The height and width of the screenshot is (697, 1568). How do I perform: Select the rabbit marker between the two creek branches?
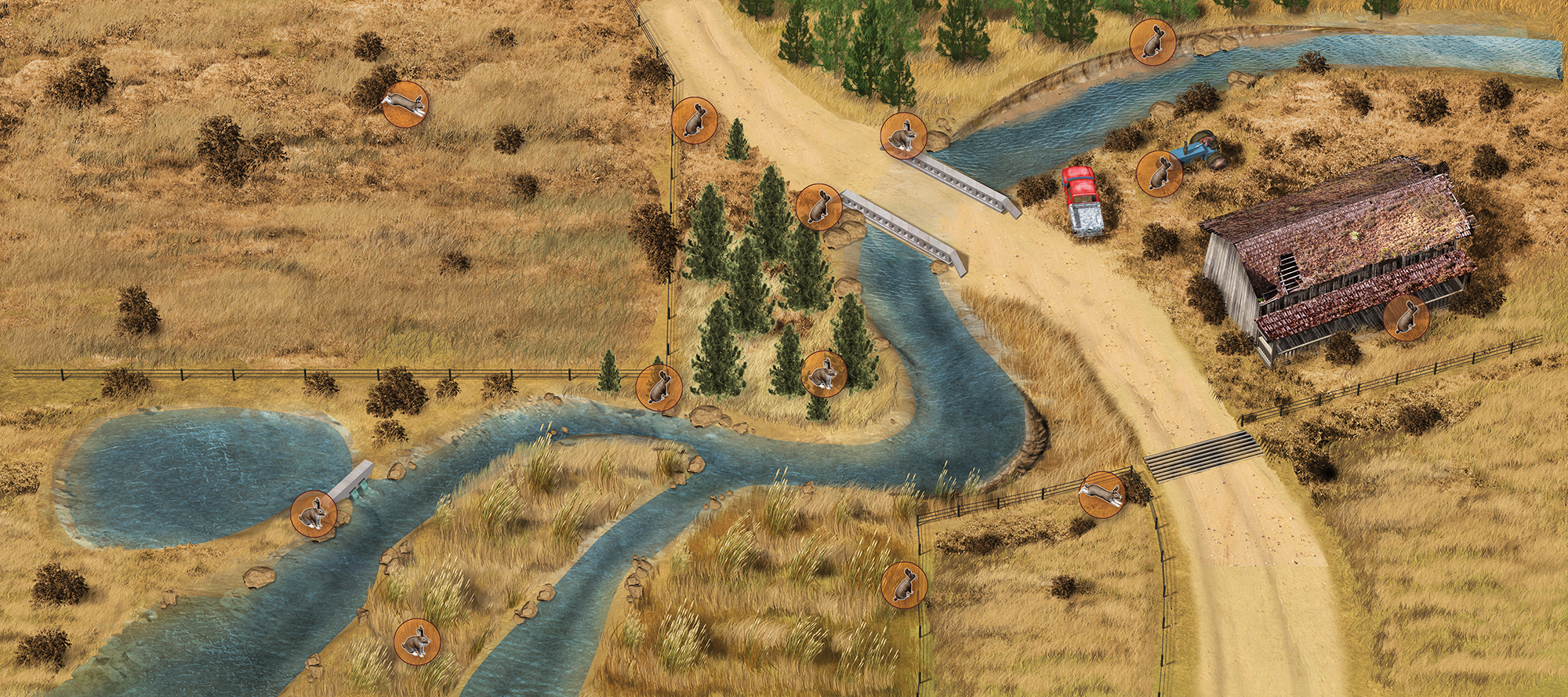coord(416,641)
